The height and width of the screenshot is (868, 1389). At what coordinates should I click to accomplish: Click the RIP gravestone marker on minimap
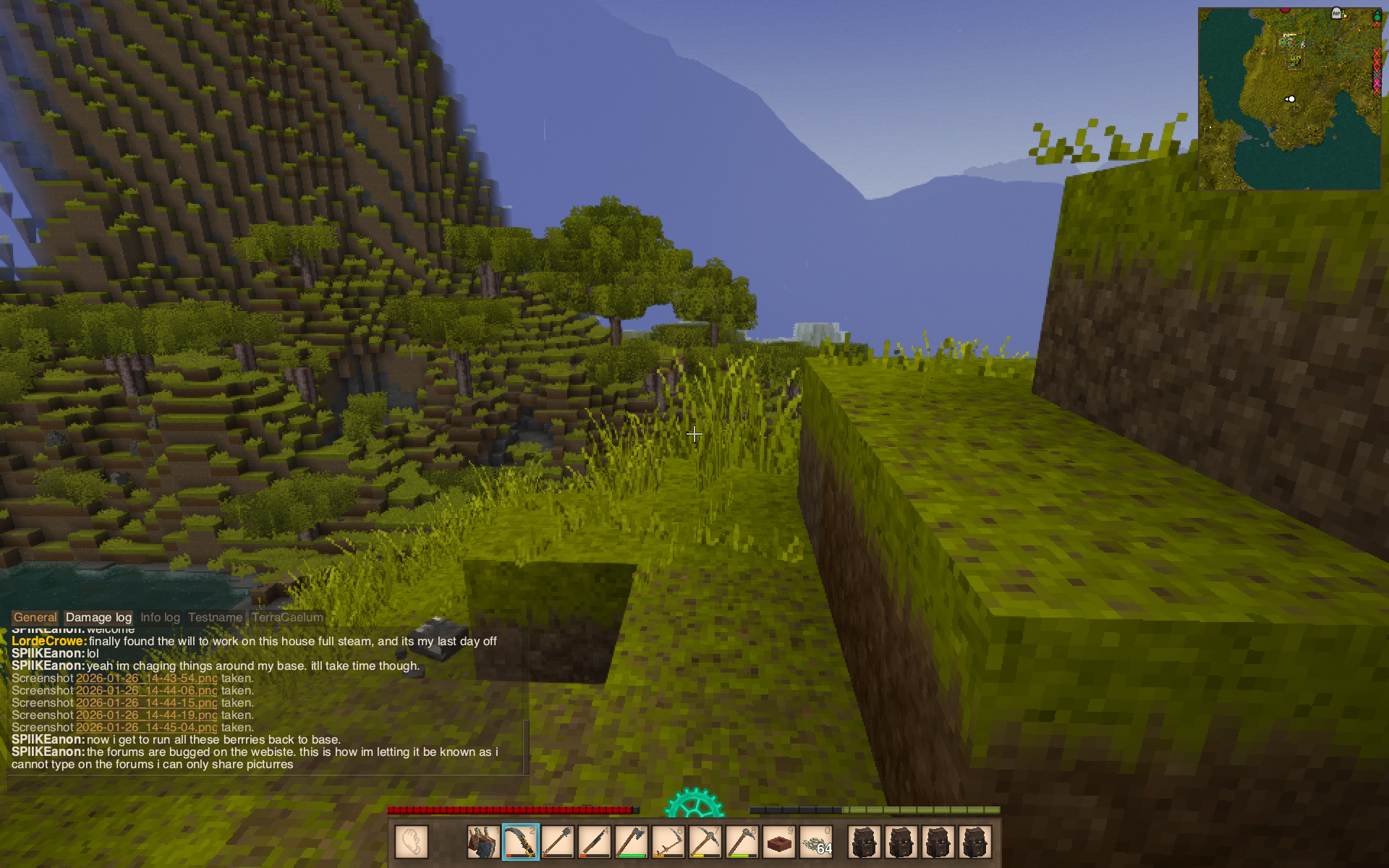[x=1336, y=14]
